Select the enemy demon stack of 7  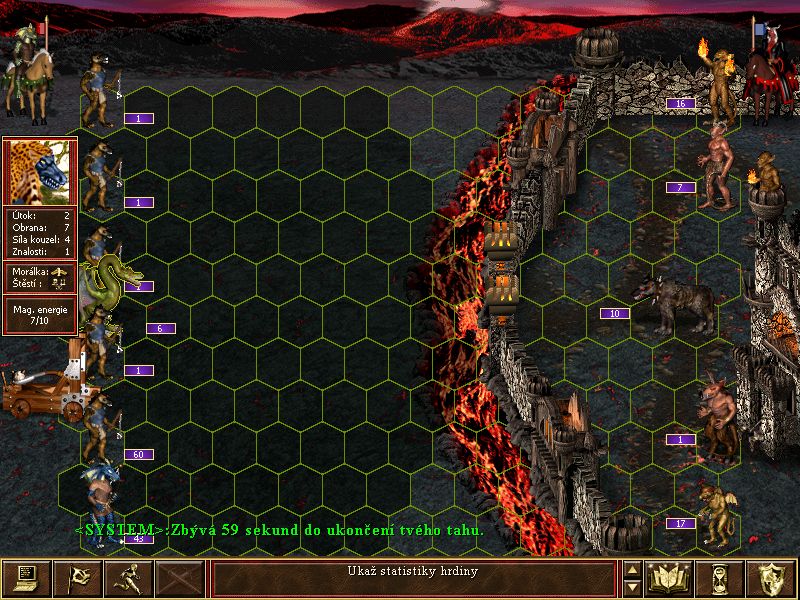718,165
